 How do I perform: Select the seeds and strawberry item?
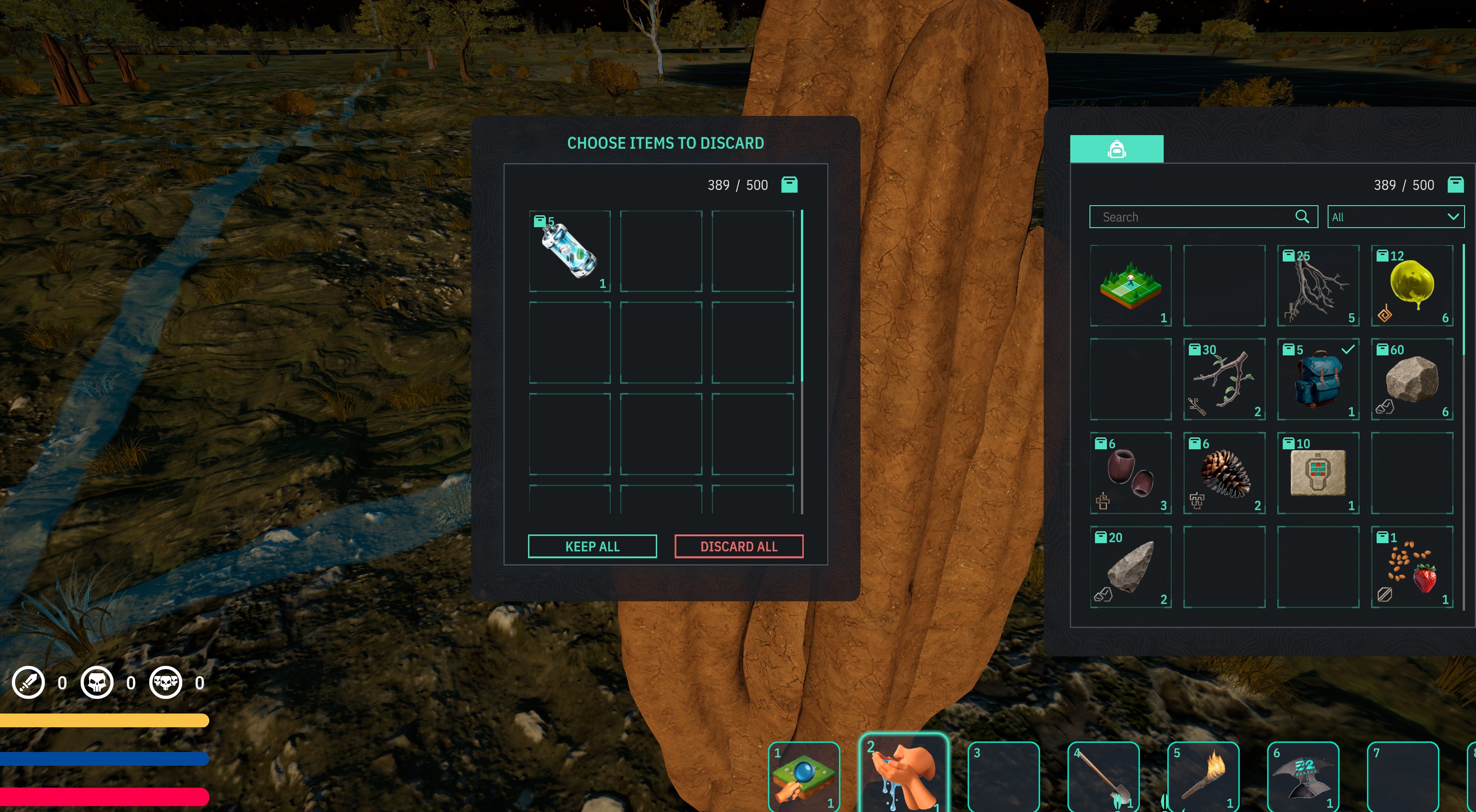(1412, 567)
